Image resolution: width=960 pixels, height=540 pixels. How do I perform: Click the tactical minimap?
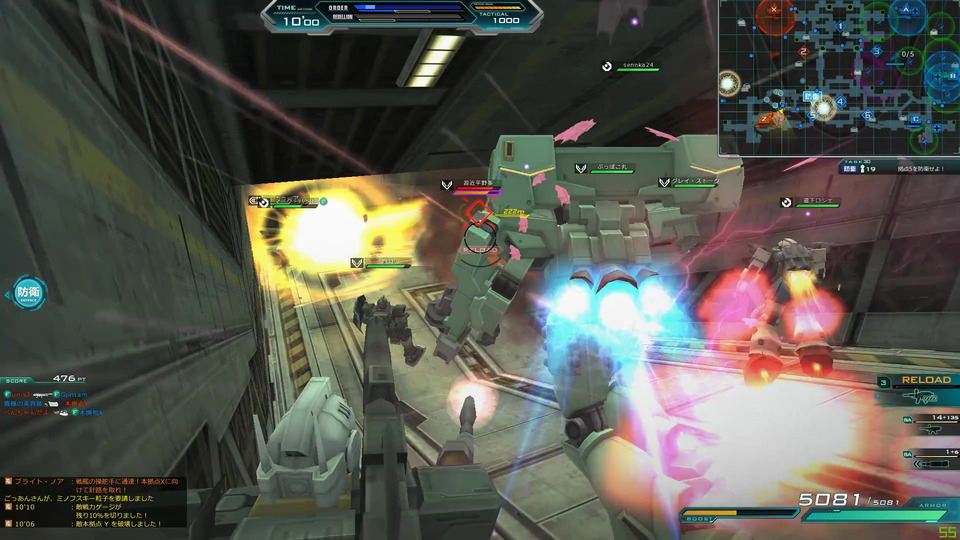[838, 78]
